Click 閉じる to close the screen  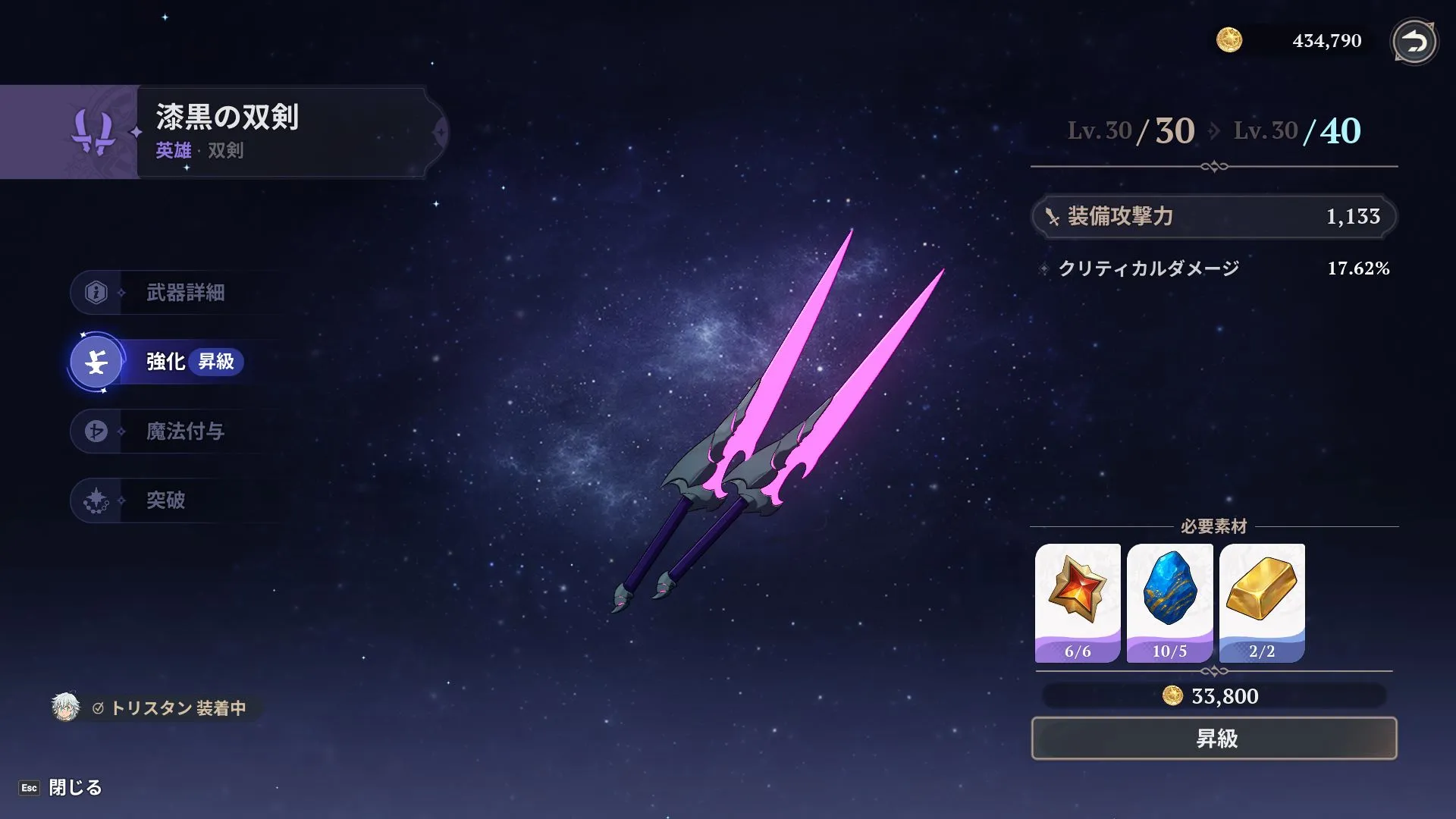click(76, 788)
